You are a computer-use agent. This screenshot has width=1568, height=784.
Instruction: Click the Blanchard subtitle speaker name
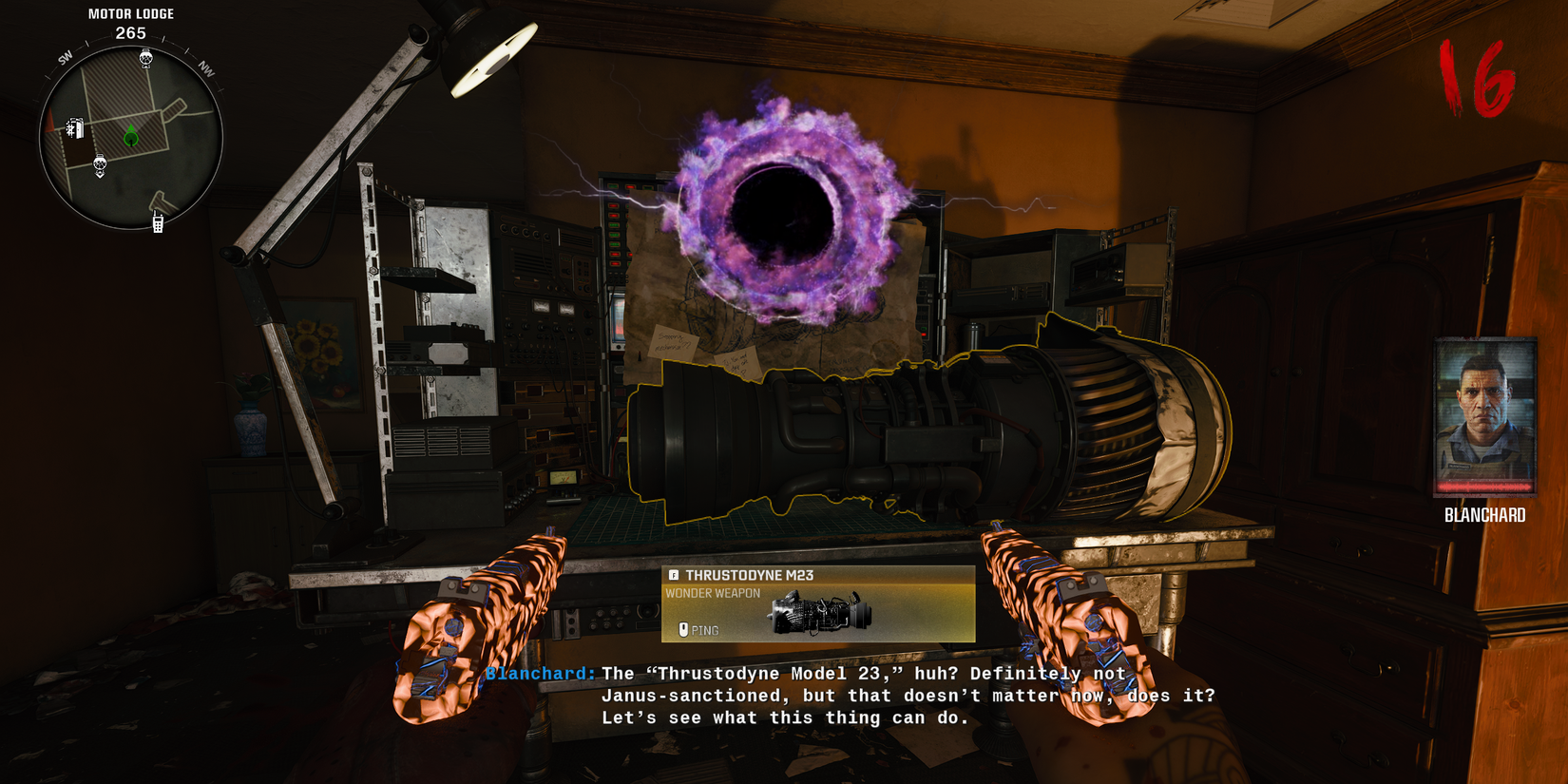[x=539, y=673]
